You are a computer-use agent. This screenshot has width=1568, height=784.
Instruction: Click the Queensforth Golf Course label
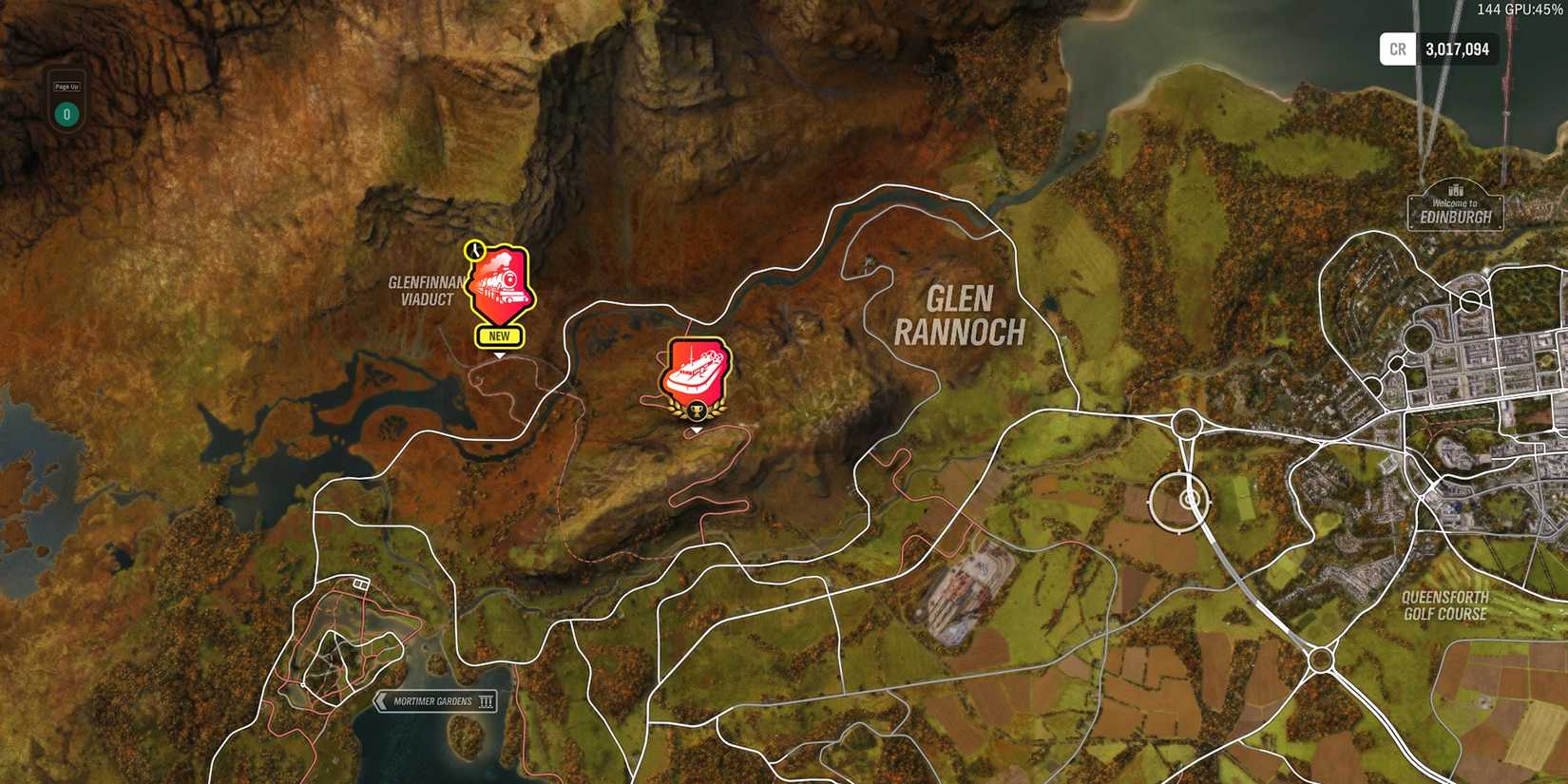(1445, 607)
